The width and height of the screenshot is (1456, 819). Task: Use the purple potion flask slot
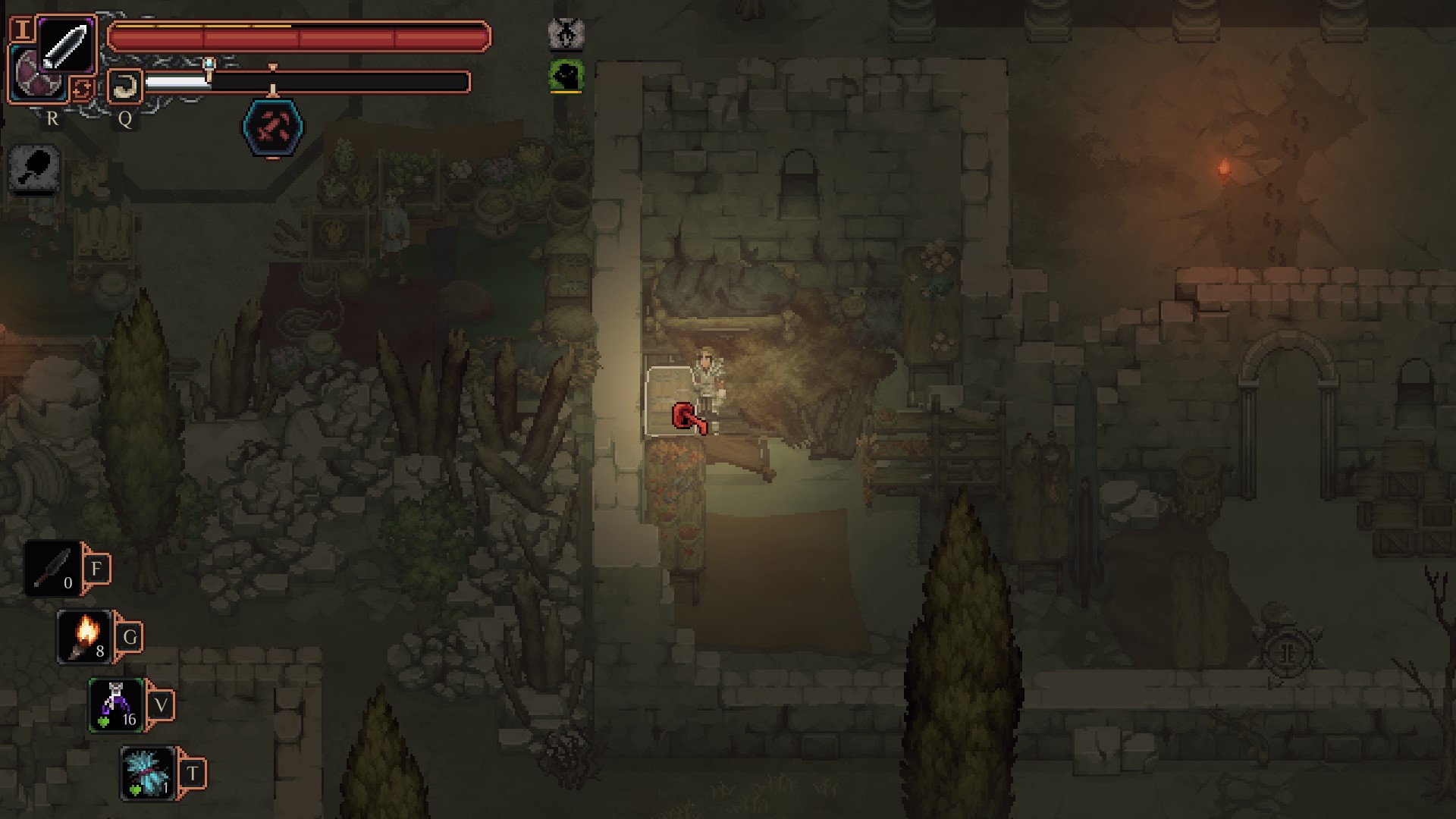click(x=116, y=705)
